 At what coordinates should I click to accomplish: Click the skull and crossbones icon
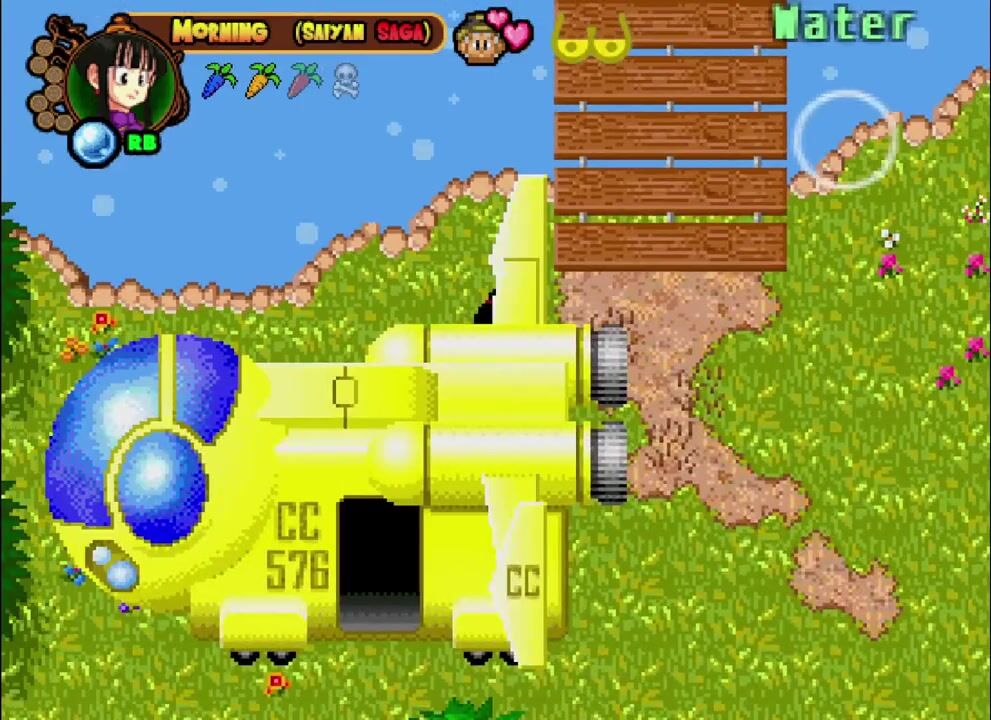point(345,80)
